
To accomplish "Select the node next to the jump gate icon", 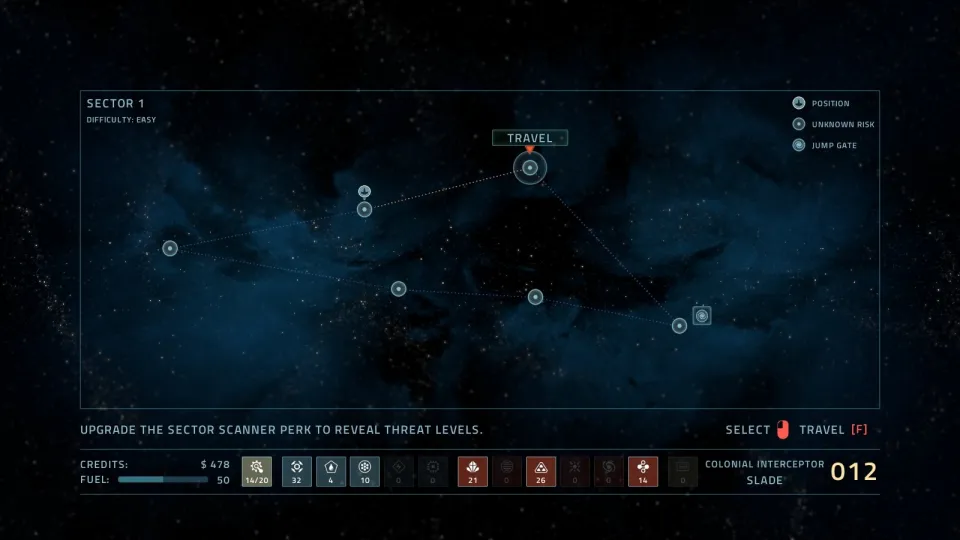I will tap(679, 325).
